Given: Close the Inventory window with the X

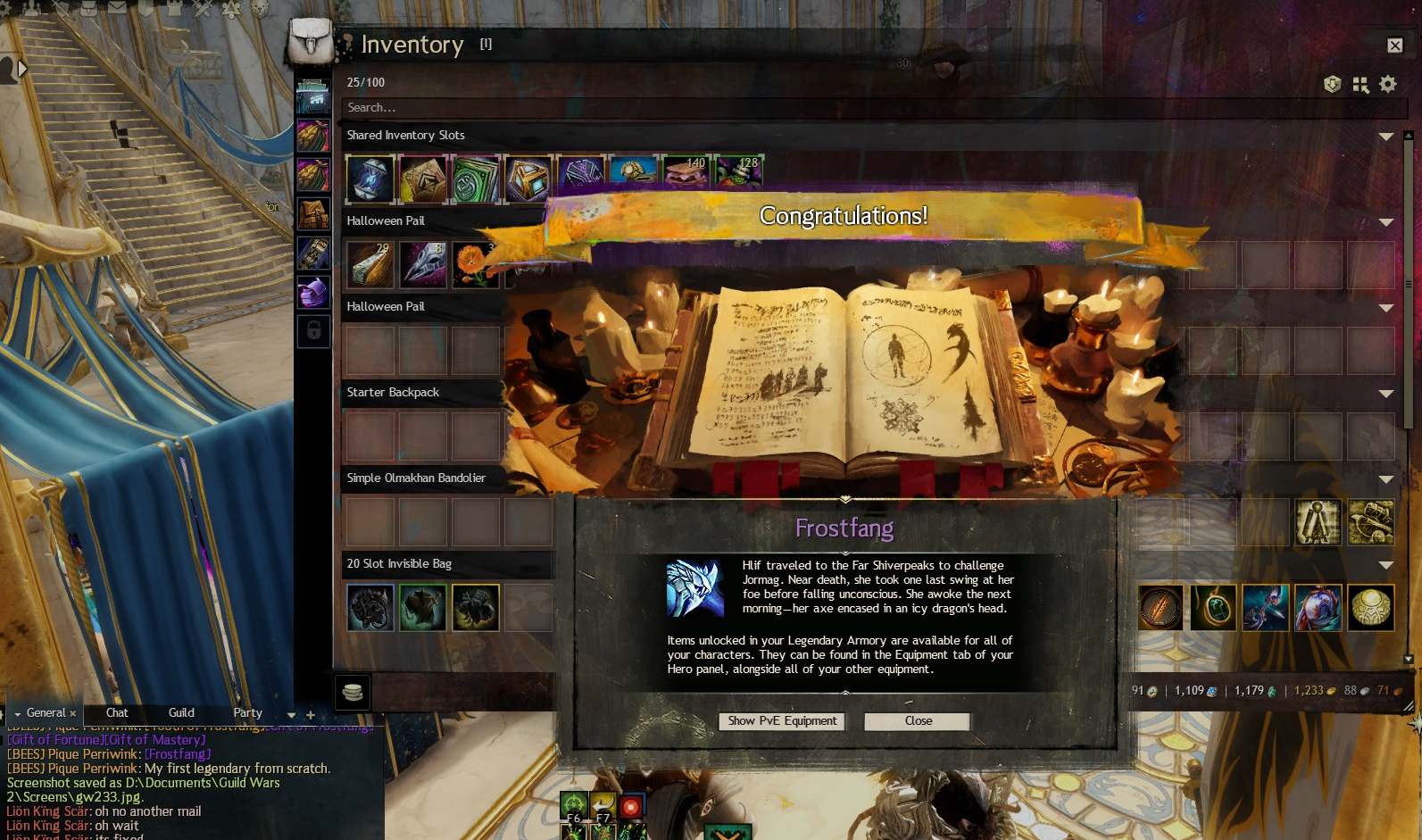Looking at the screenshot, I should pos(1394,46).
